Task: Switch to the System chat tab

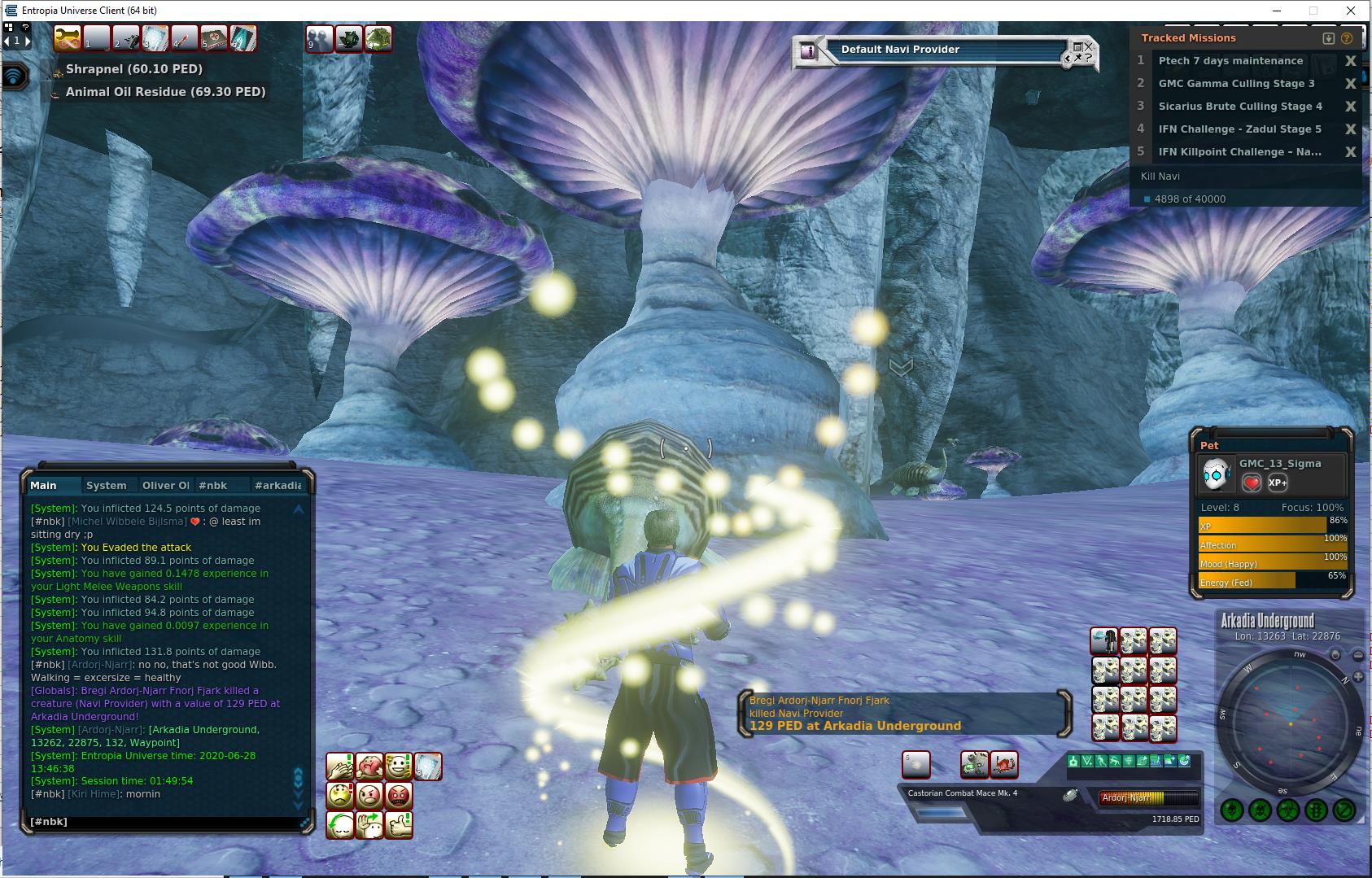Action: (107, 486)
